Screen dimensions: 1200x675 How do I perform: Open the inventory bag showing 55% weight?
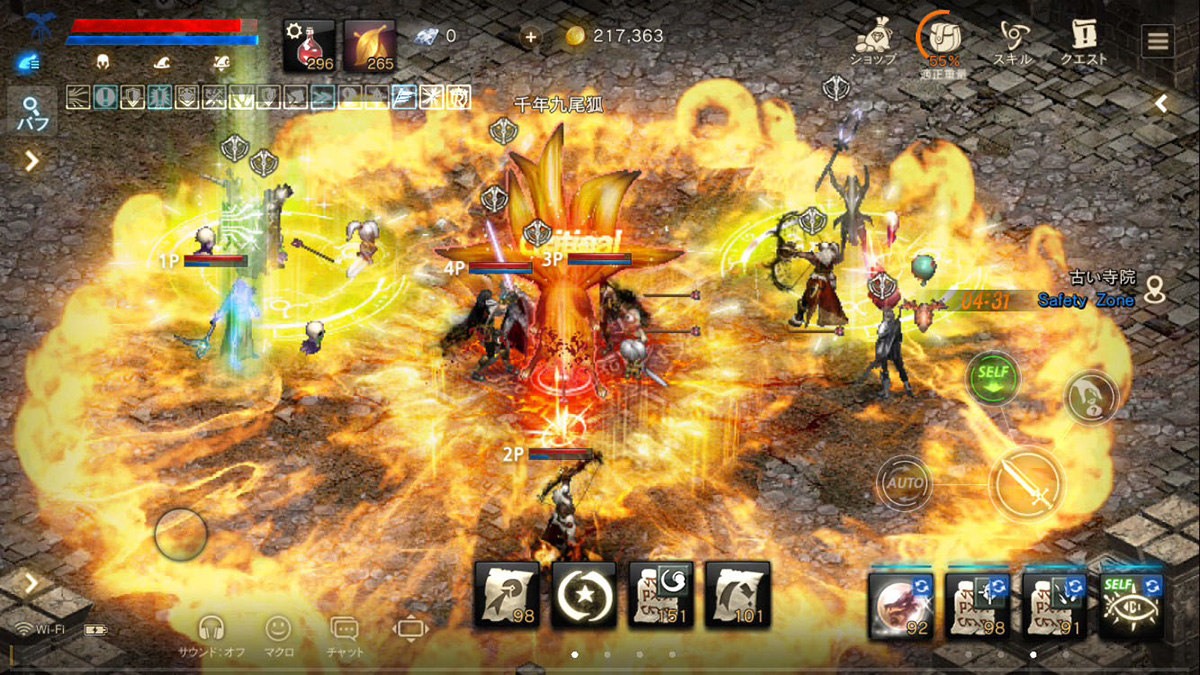(940, 42)
